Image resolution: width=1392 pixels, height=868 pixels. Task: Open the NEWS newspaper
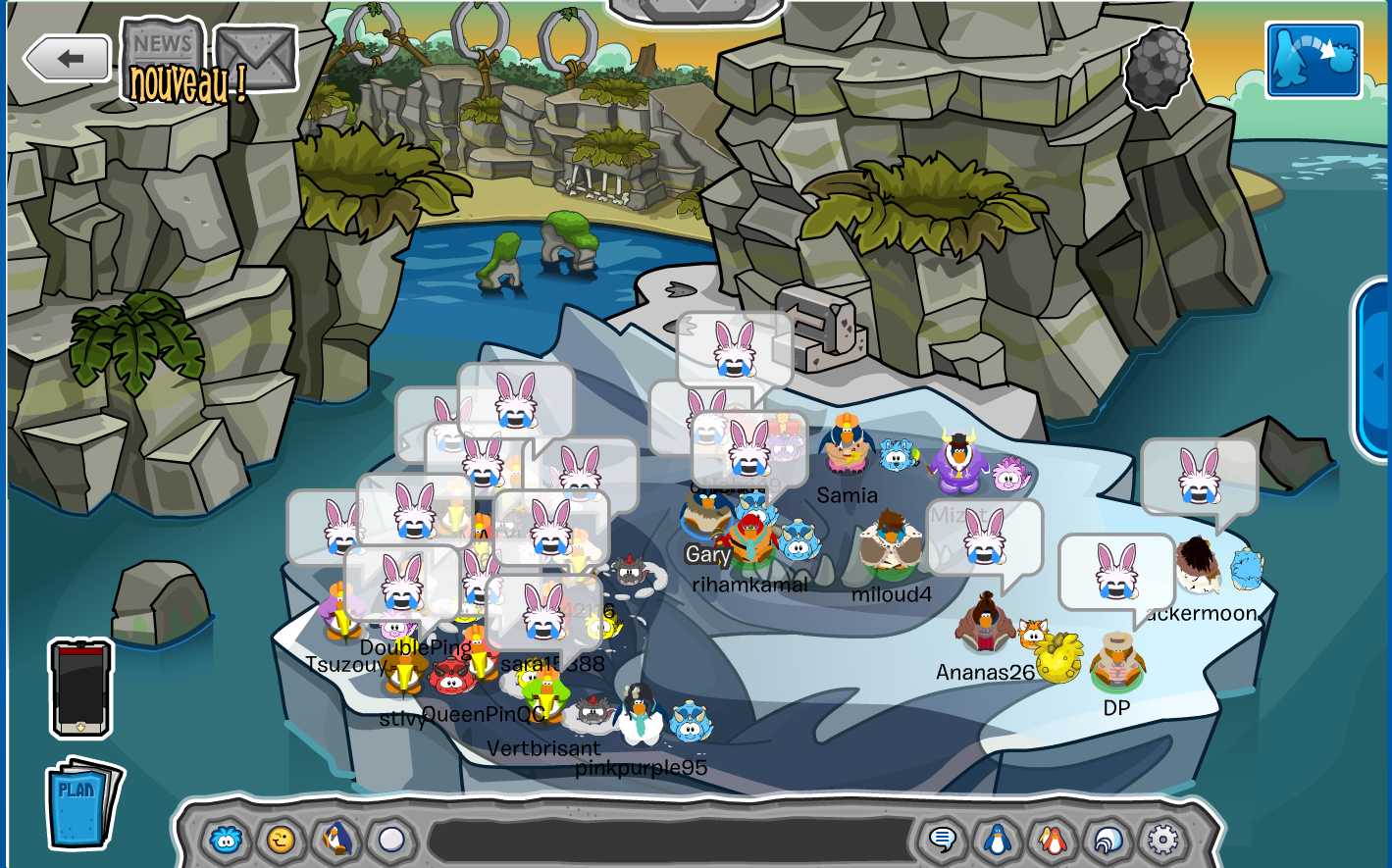pyautogui.click(x=163, y=46)
